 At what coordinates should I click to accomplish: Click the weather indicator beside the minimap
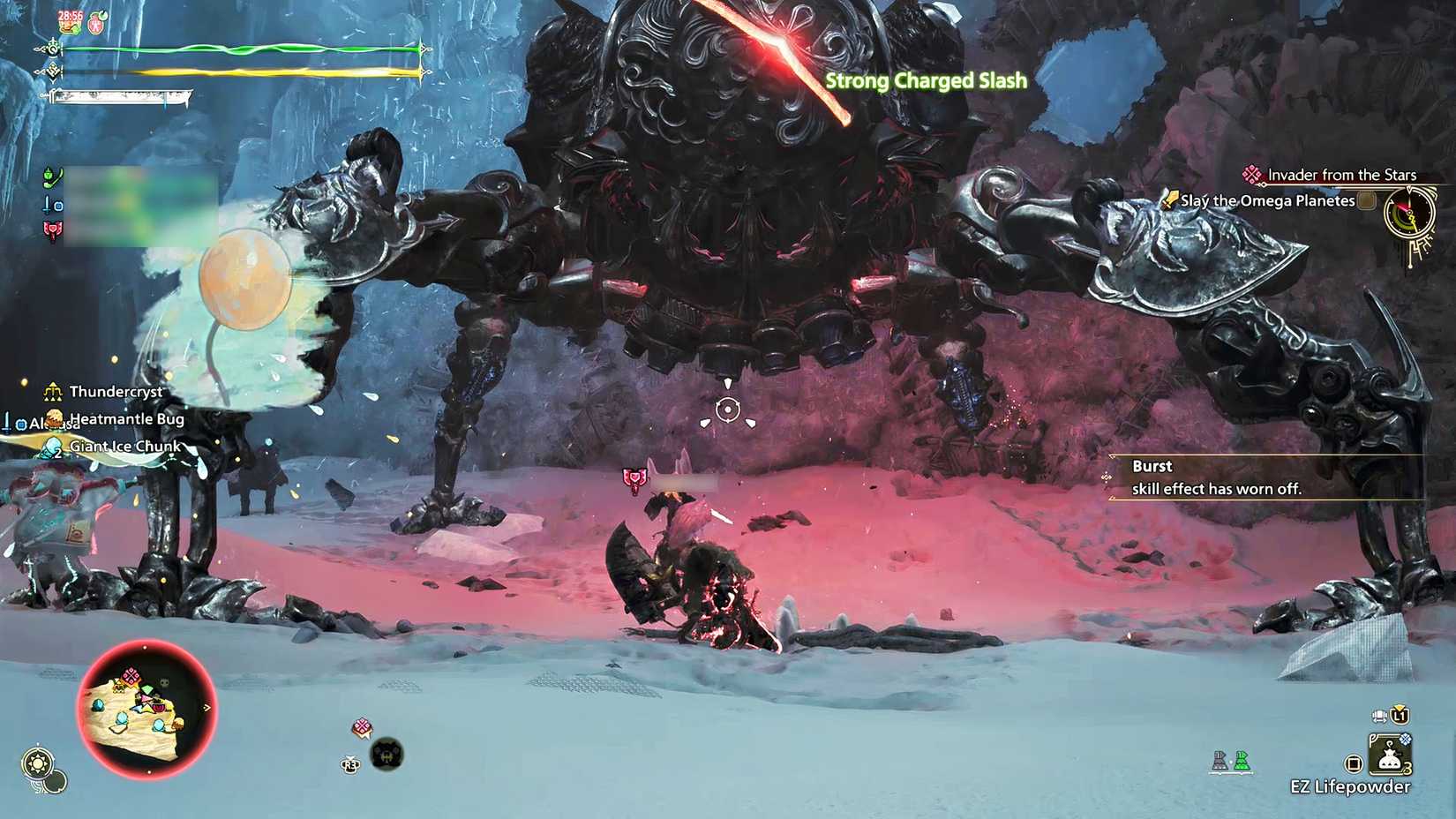tap(38, 761)
